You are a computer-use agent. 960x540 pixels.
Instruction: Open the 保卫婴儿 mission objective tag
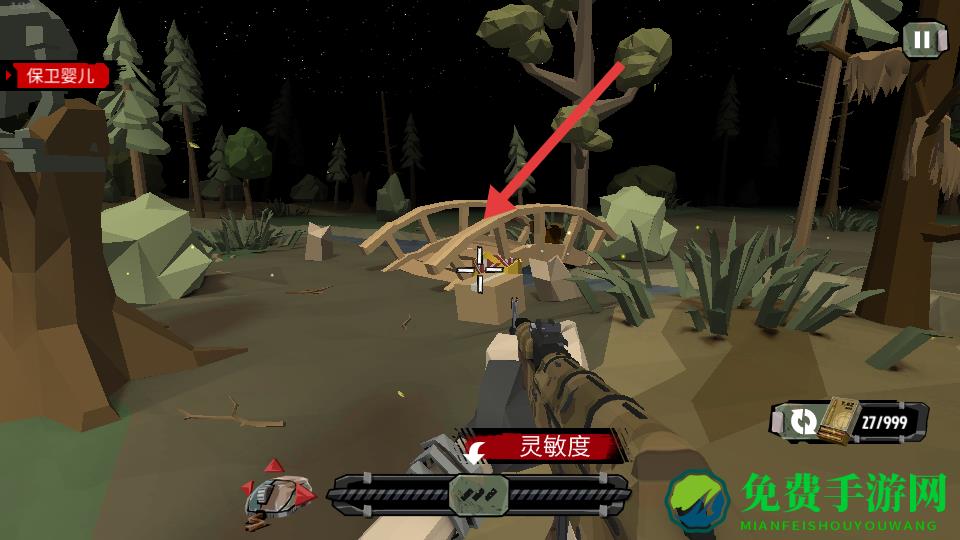point(57,76)
